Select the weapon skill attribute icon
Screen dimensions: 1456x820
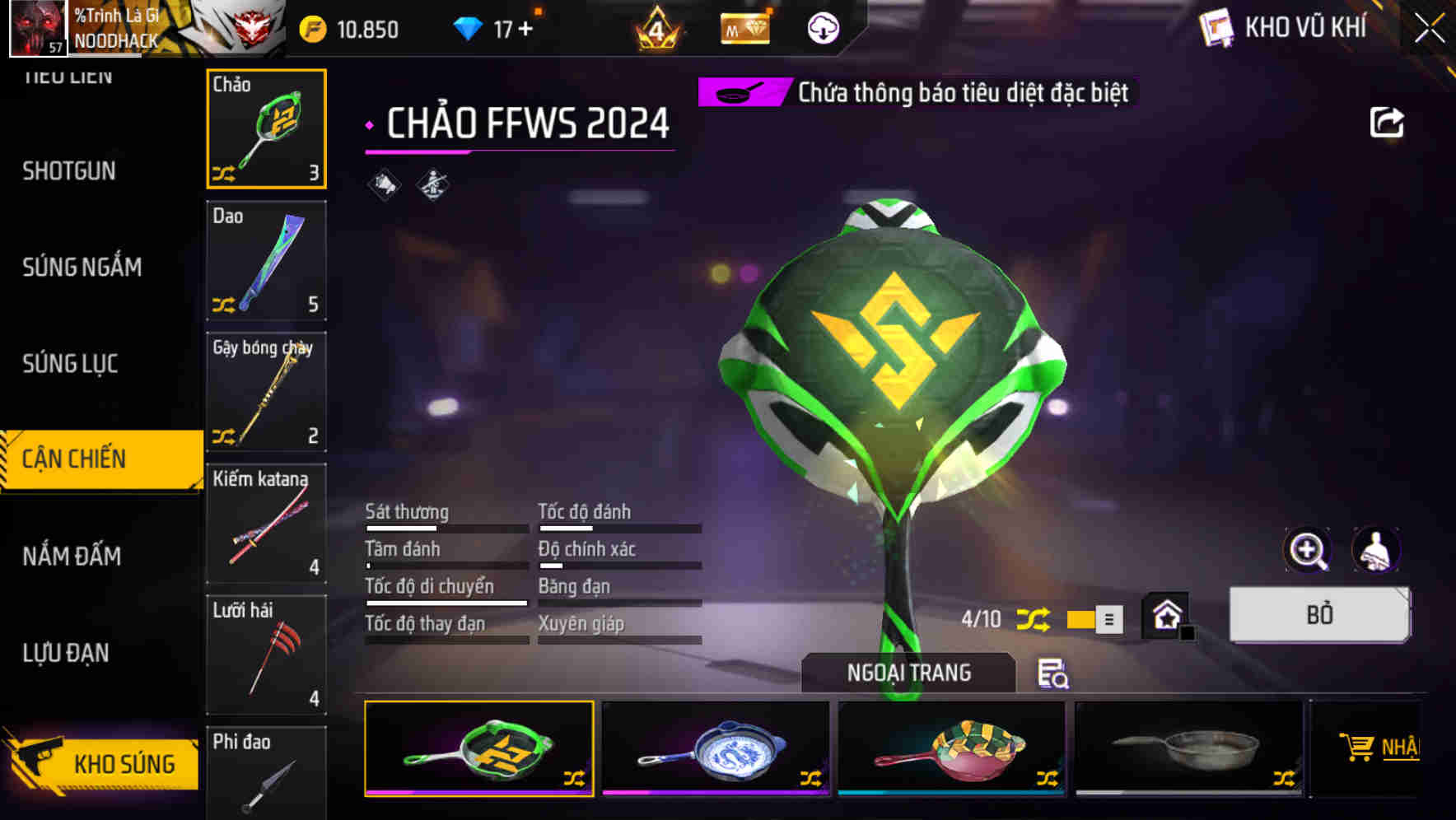(x=432, y=184)
